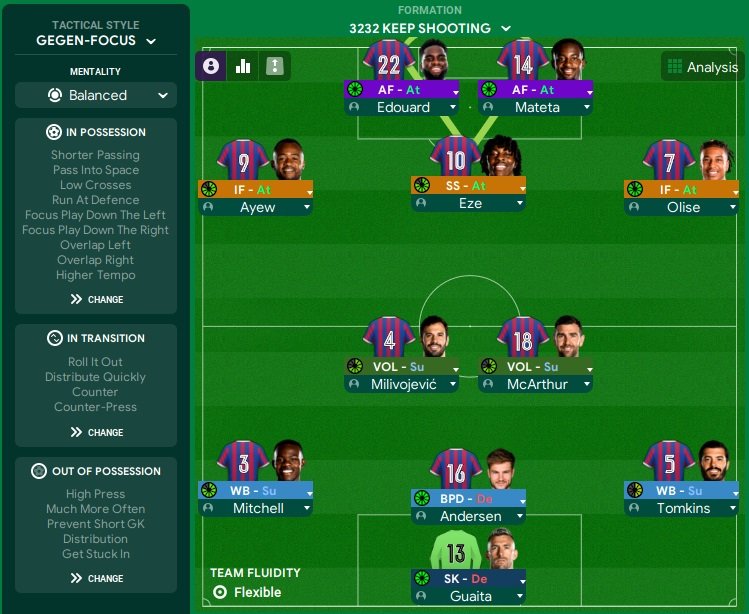Open the Gegen-Focus tactical style dropdown
This screenshot has width=749, height=614.
point(96,41)
